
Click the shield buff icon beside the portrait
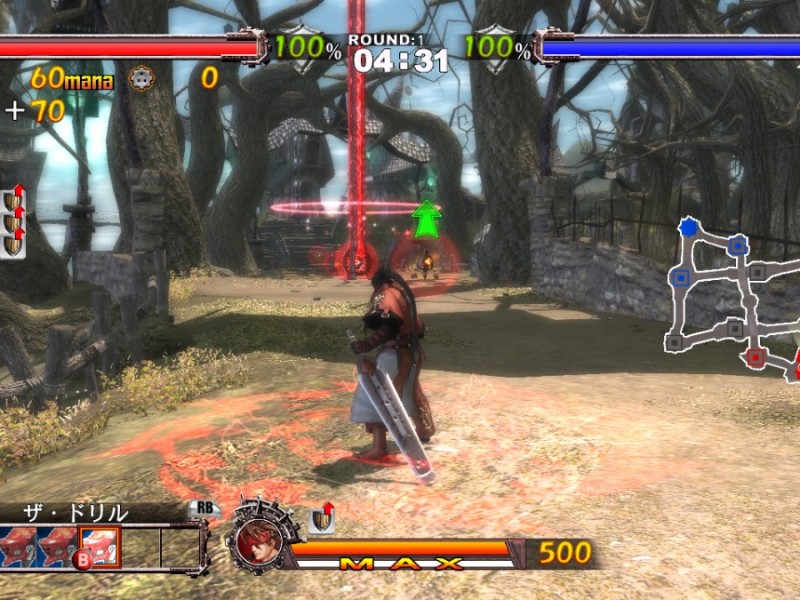point(322,518)
